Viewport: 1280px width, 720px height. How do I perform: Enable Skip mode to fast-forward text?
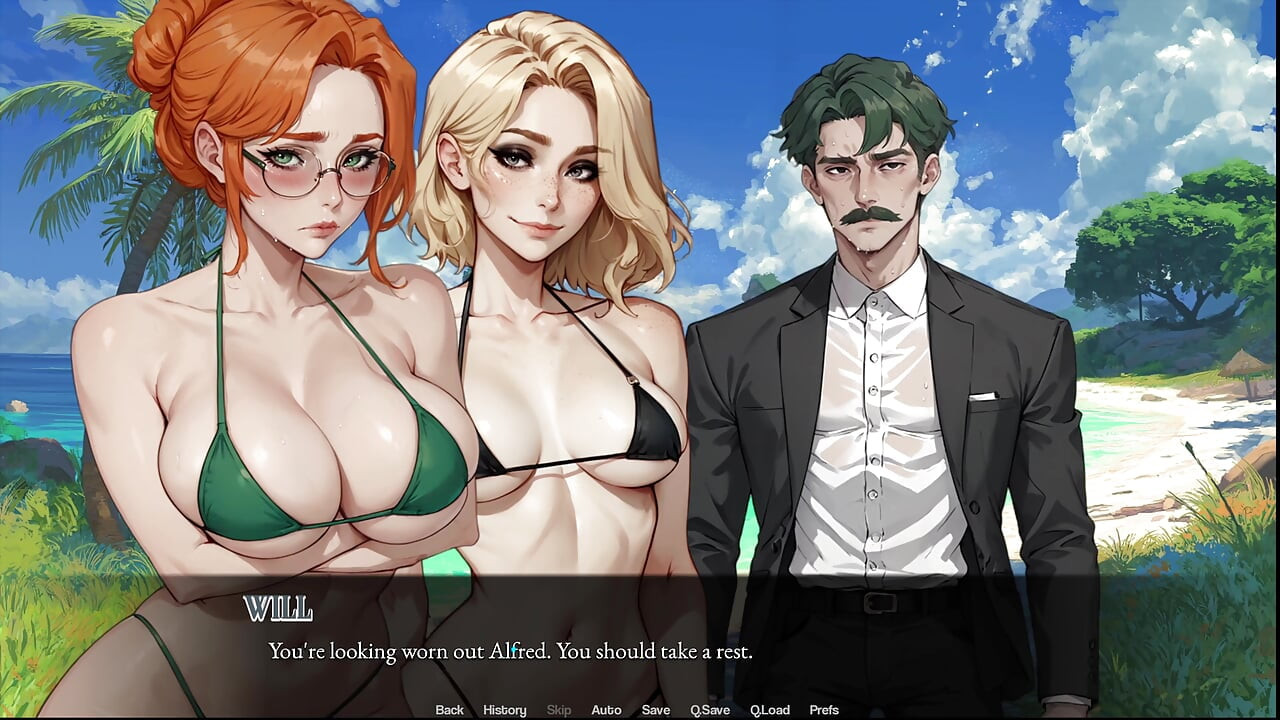(558, 709)
